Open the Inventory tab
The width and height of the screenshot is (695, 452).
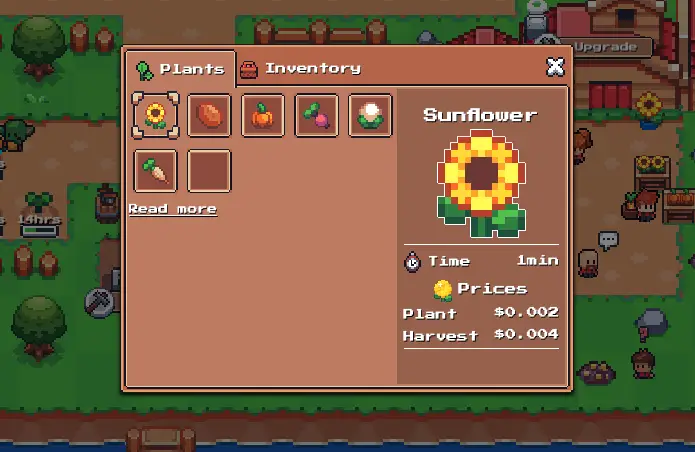pyautogui.click(x=300, y=69)
